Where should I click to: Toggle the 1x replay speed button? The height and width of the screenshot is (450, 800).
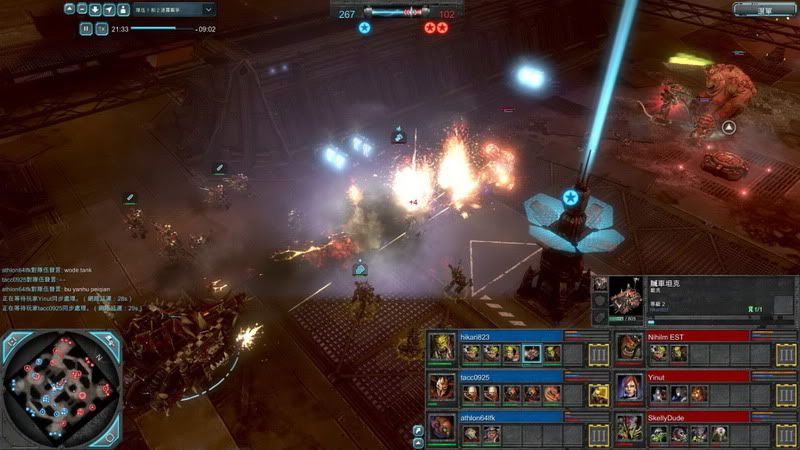[102, 29]
